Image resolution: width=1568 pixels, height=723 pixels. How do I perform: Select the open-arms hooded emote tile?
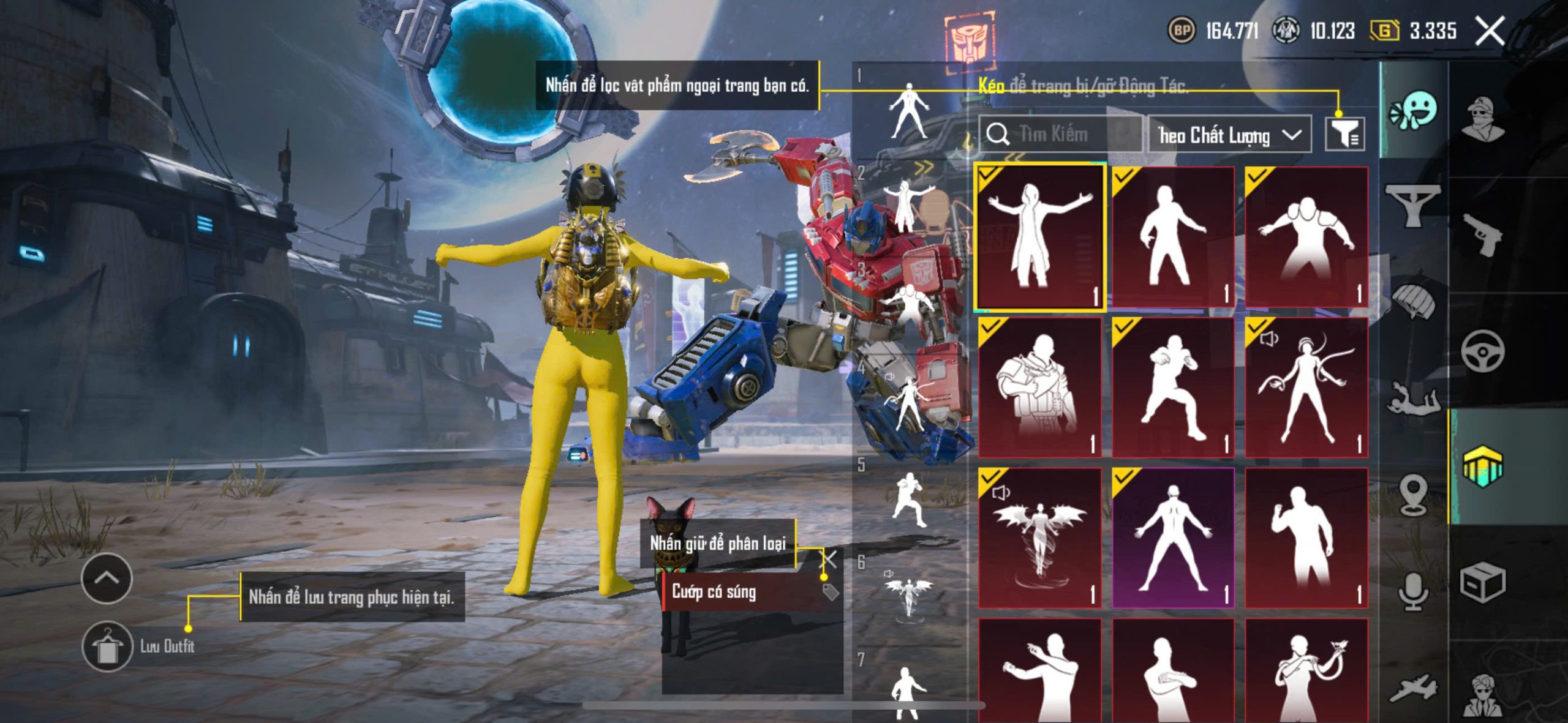[x=1039, y=237]
